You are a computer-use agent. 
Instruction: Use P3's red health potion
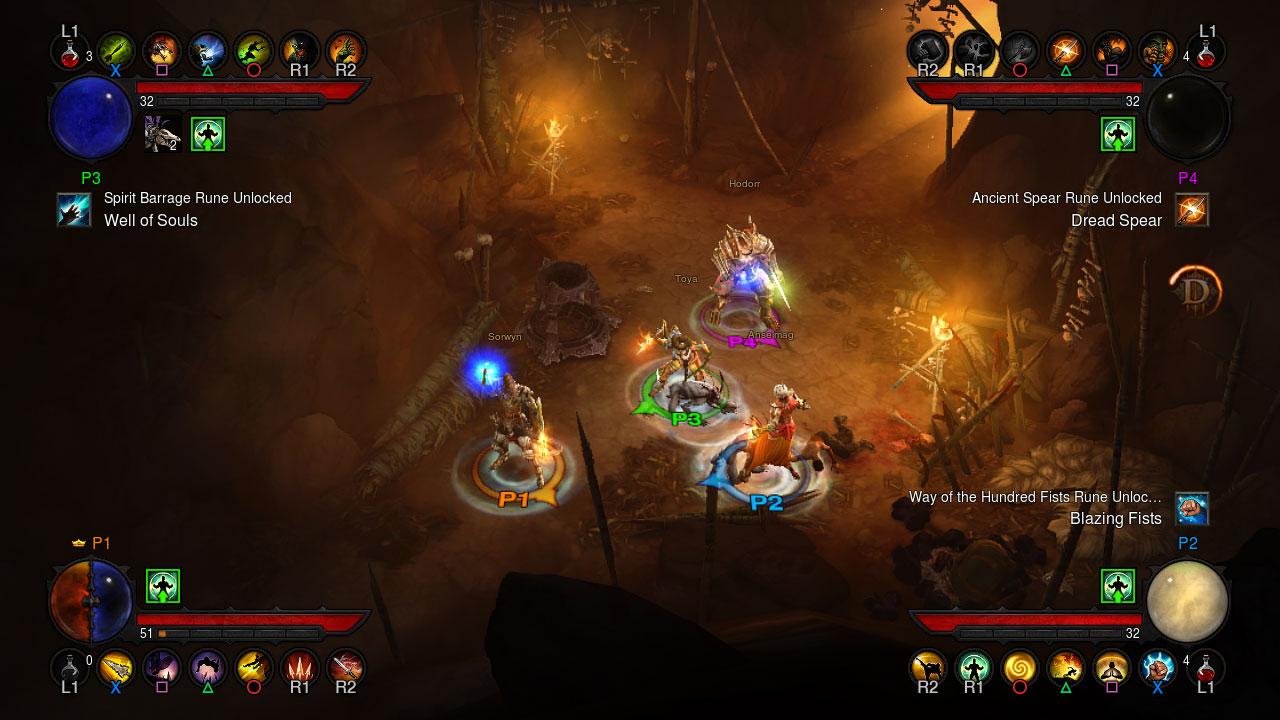tap(69, 50)
